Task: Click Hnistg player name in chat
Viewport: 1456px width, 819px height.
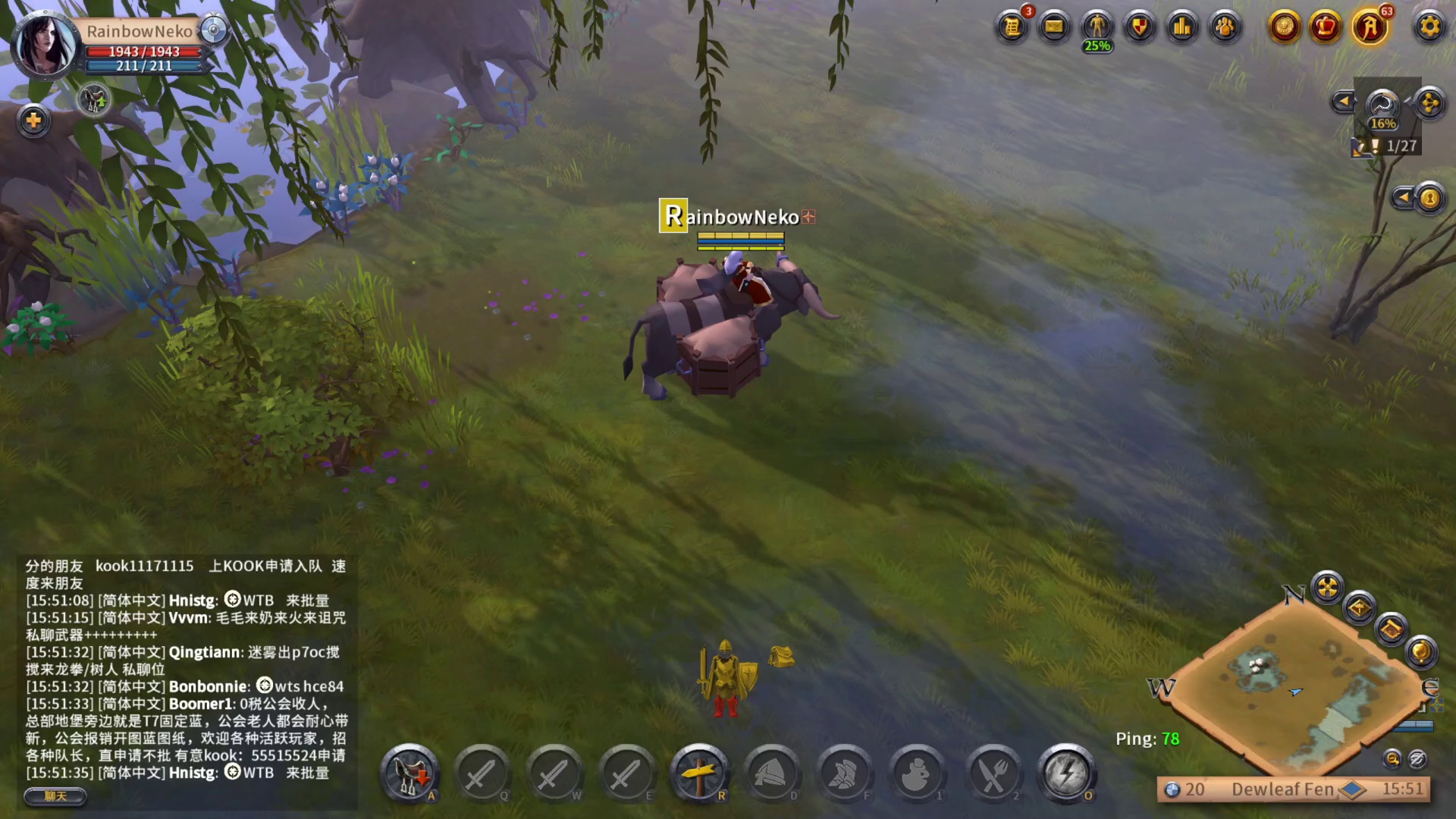Action: [192, 600]
